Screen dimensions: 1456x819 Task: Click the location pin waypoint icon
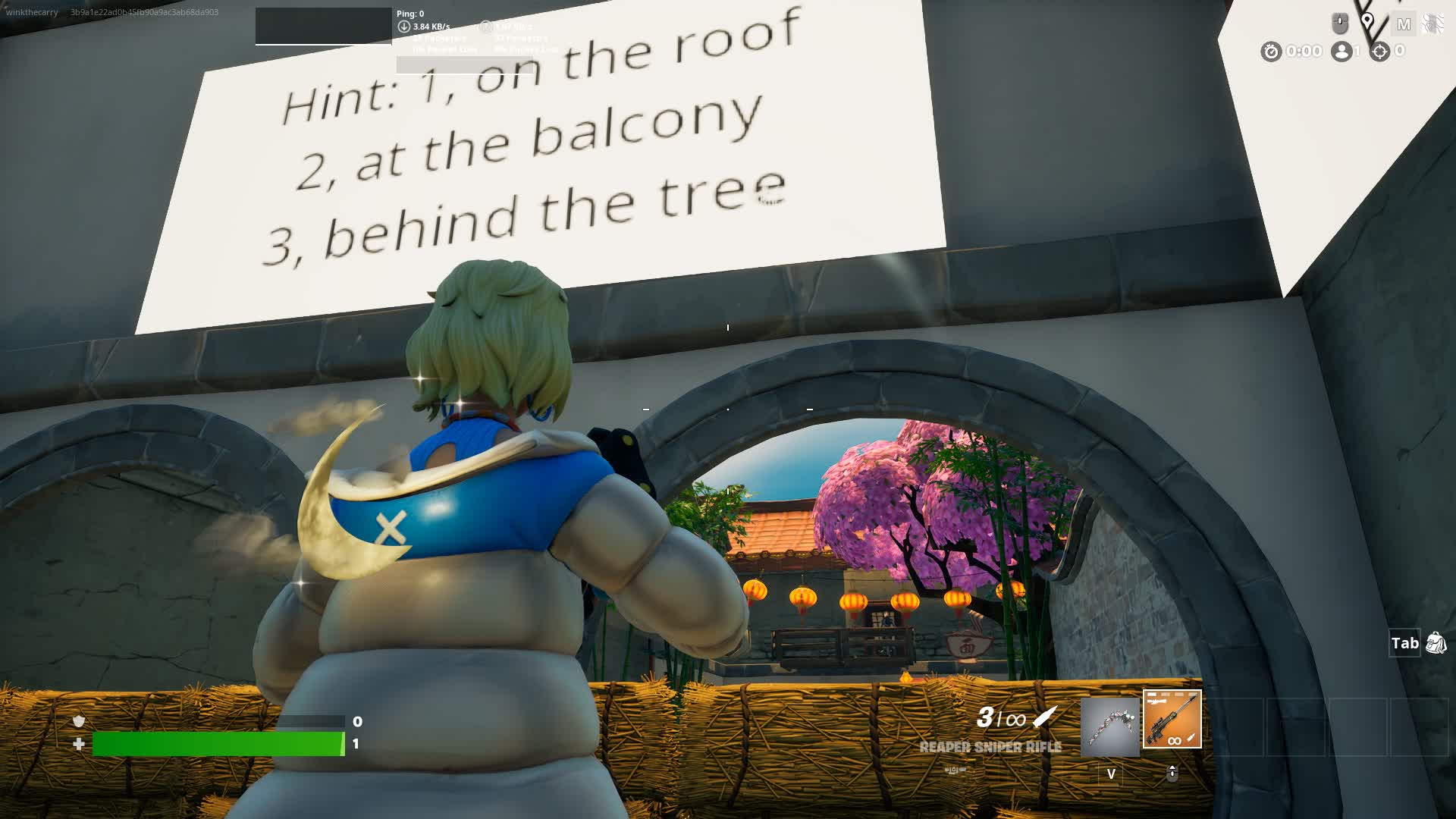[1368, 20]
